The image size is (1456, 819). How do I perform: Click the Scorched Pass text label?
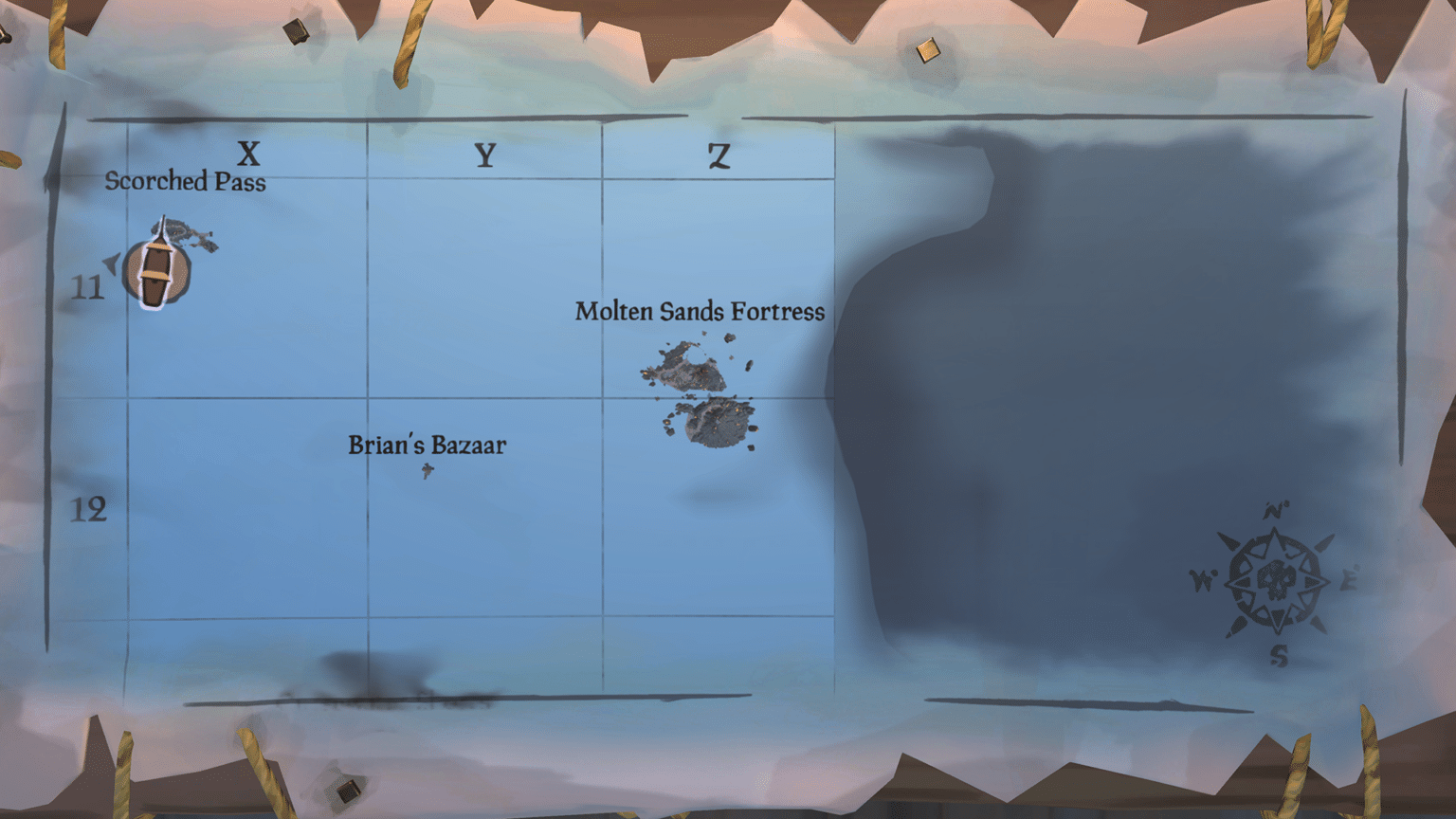point(186,182)
